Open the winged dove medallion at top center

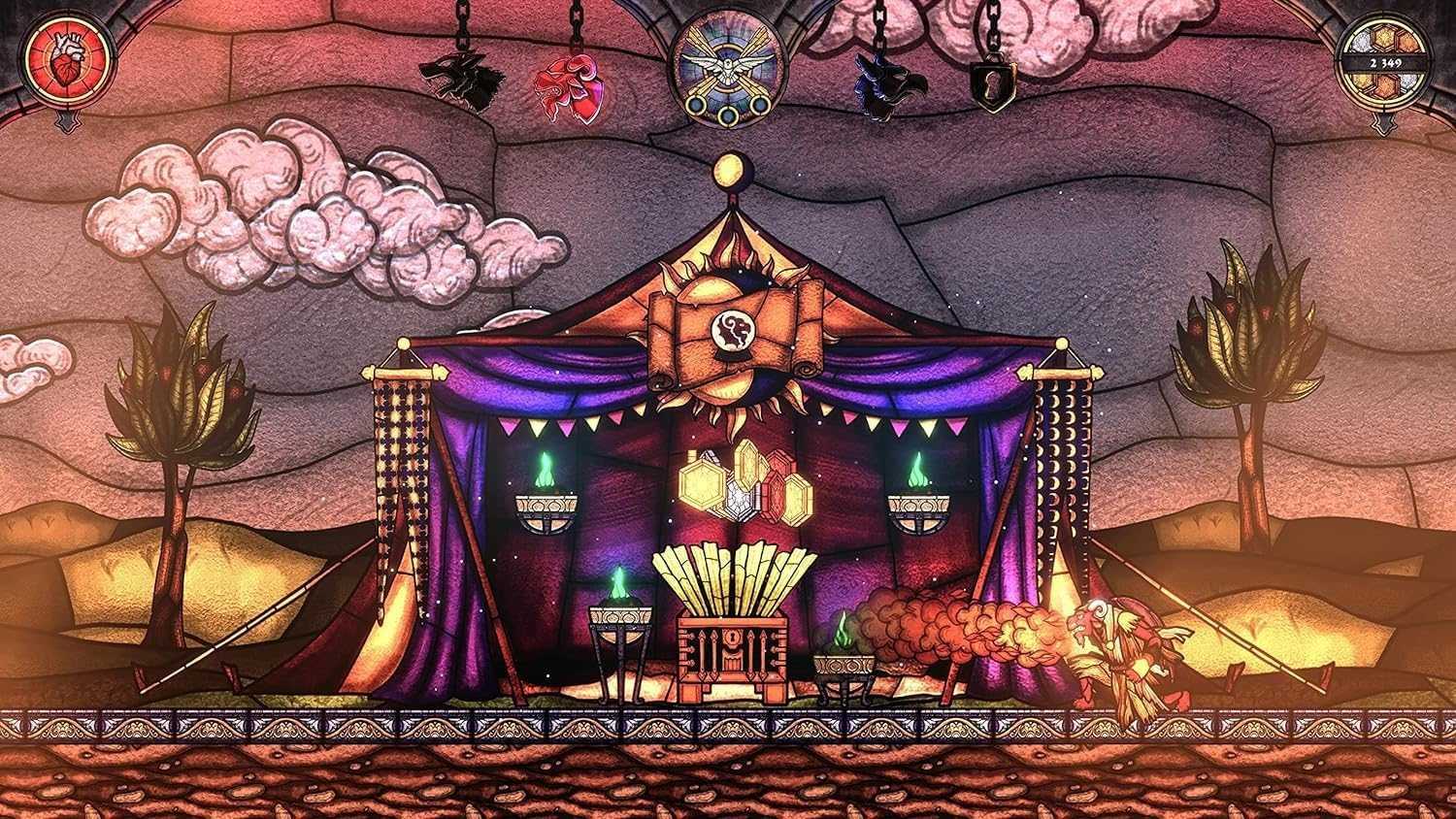pos(728,66)
